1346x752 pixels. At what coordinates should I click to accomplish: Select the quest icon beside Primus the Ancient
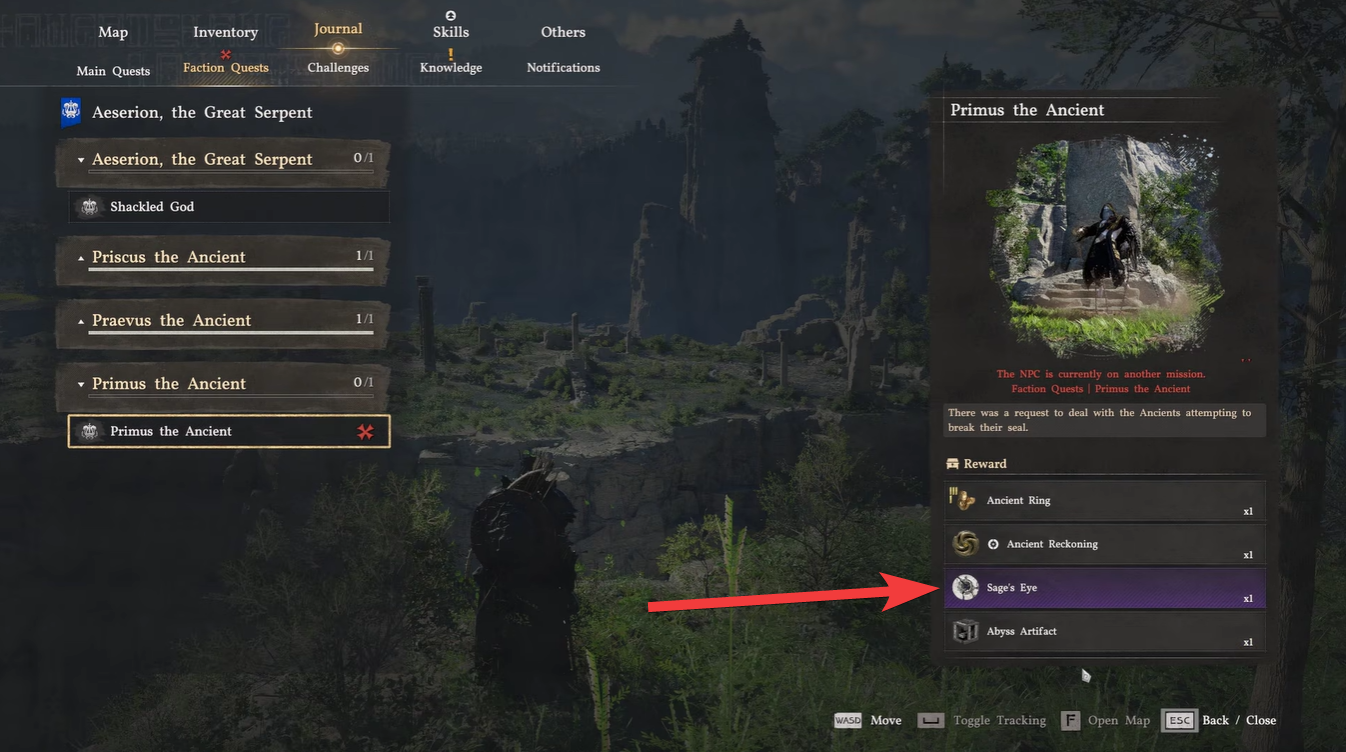tap(89, 431)
